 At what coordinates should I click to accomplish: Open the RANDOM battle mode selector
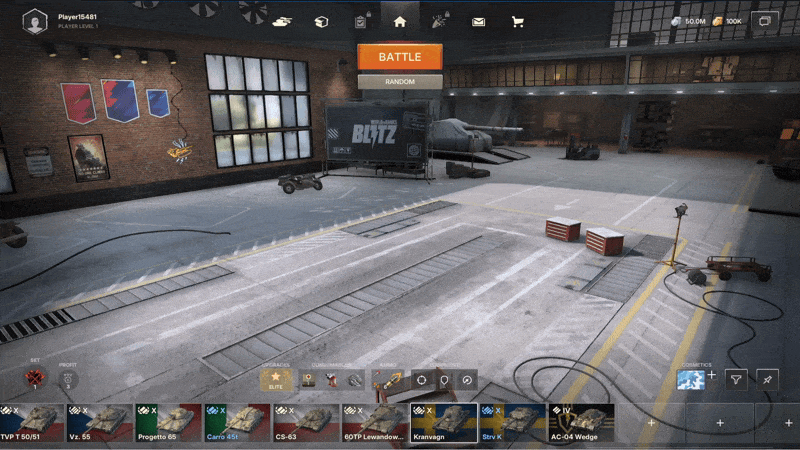(x=399, y=82)
